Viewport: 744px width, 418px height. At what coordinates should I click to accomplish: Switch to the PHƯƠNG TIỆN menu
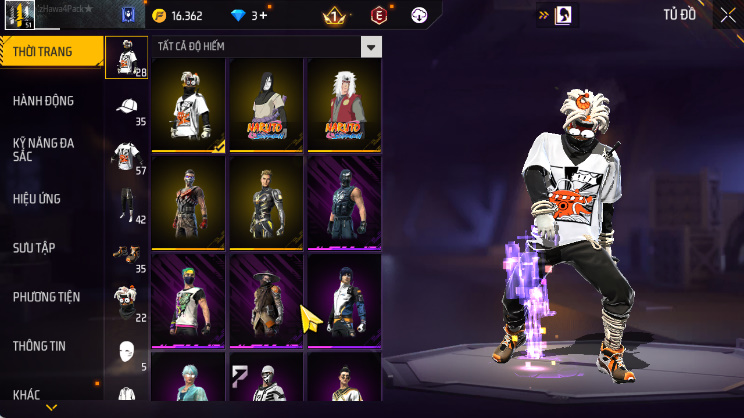46,297
